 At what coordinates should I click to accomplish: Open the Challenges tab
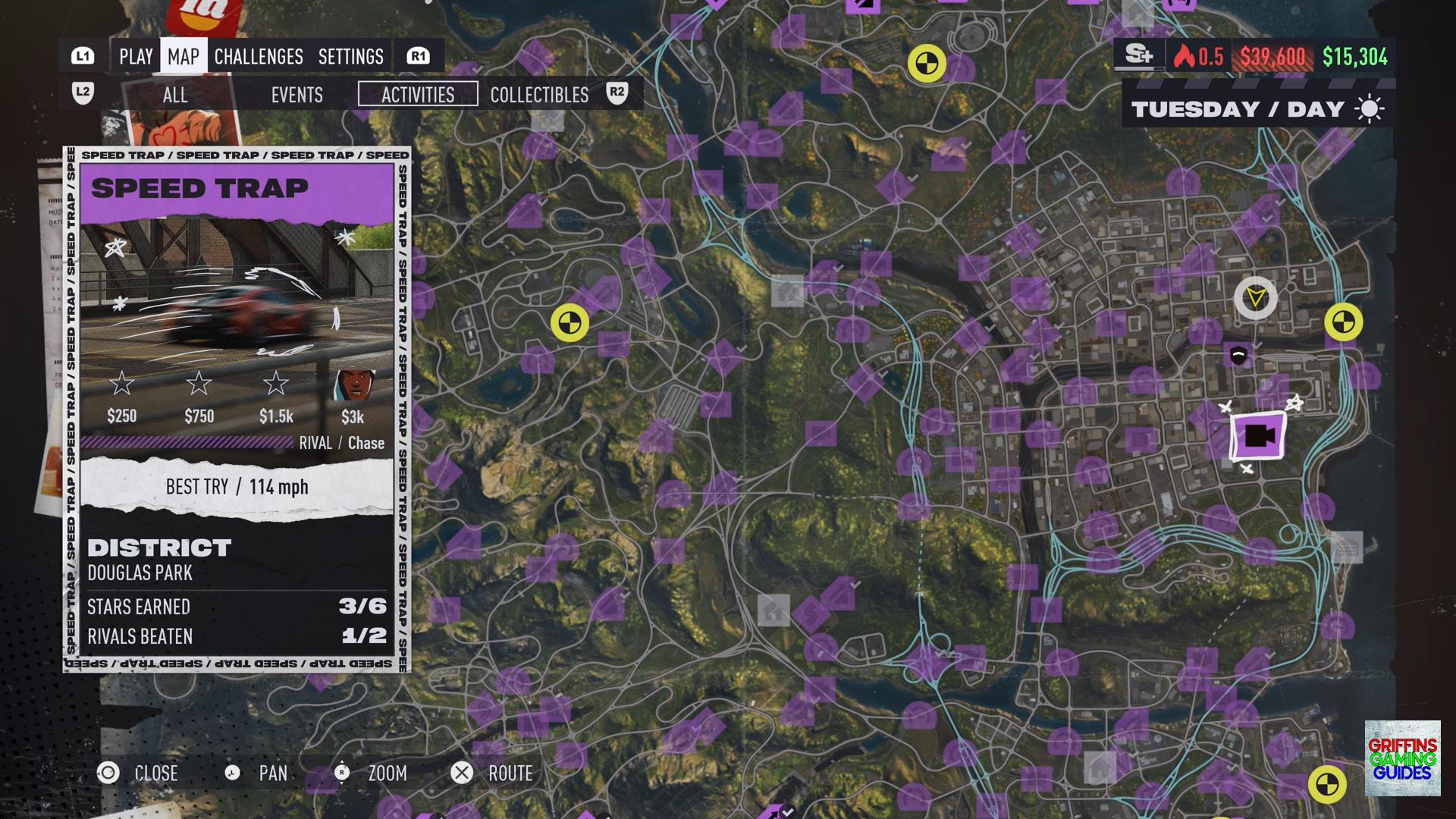coord(259,57)
